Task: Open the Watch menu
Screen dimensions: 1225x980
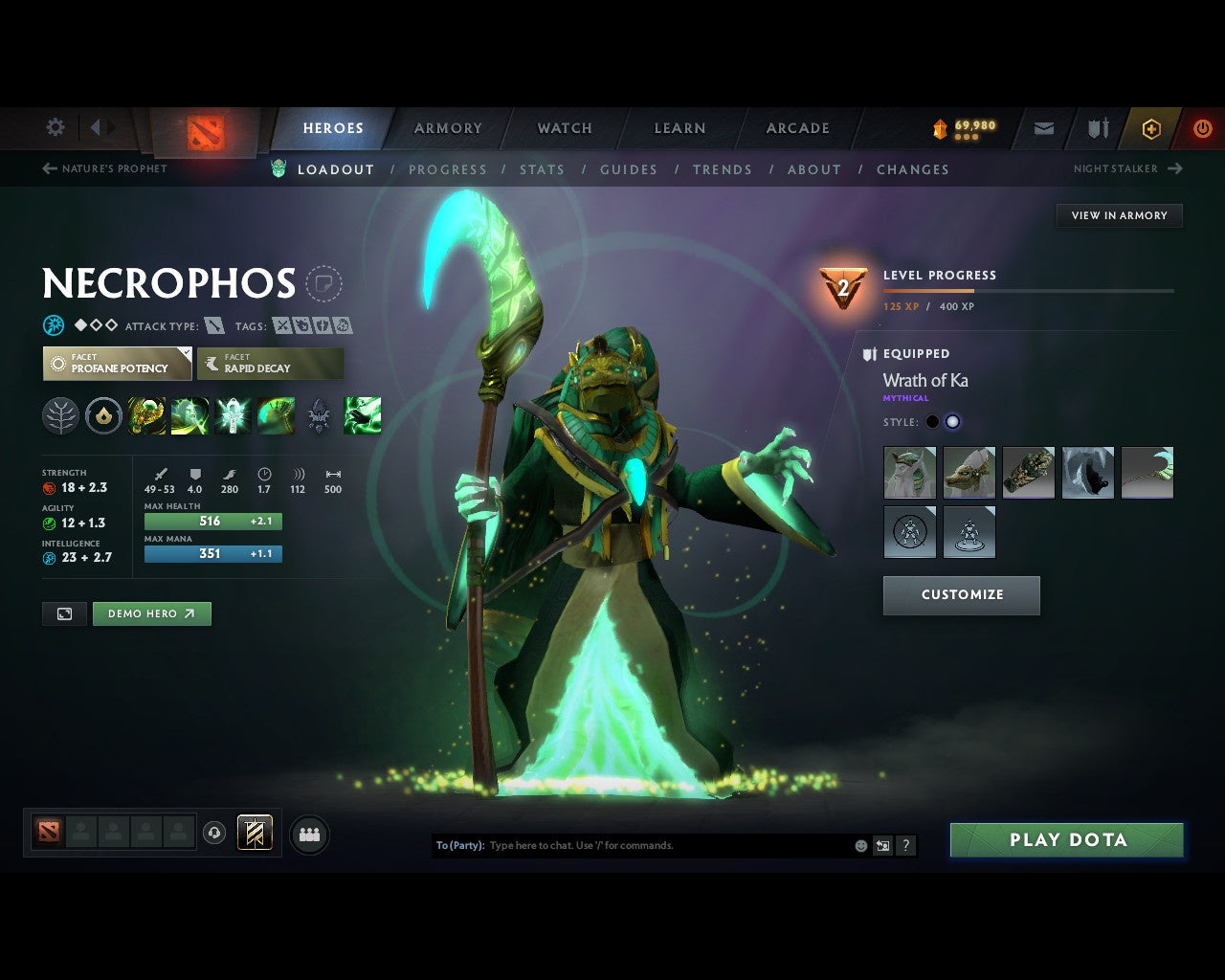Action: (x=564, y=128)
